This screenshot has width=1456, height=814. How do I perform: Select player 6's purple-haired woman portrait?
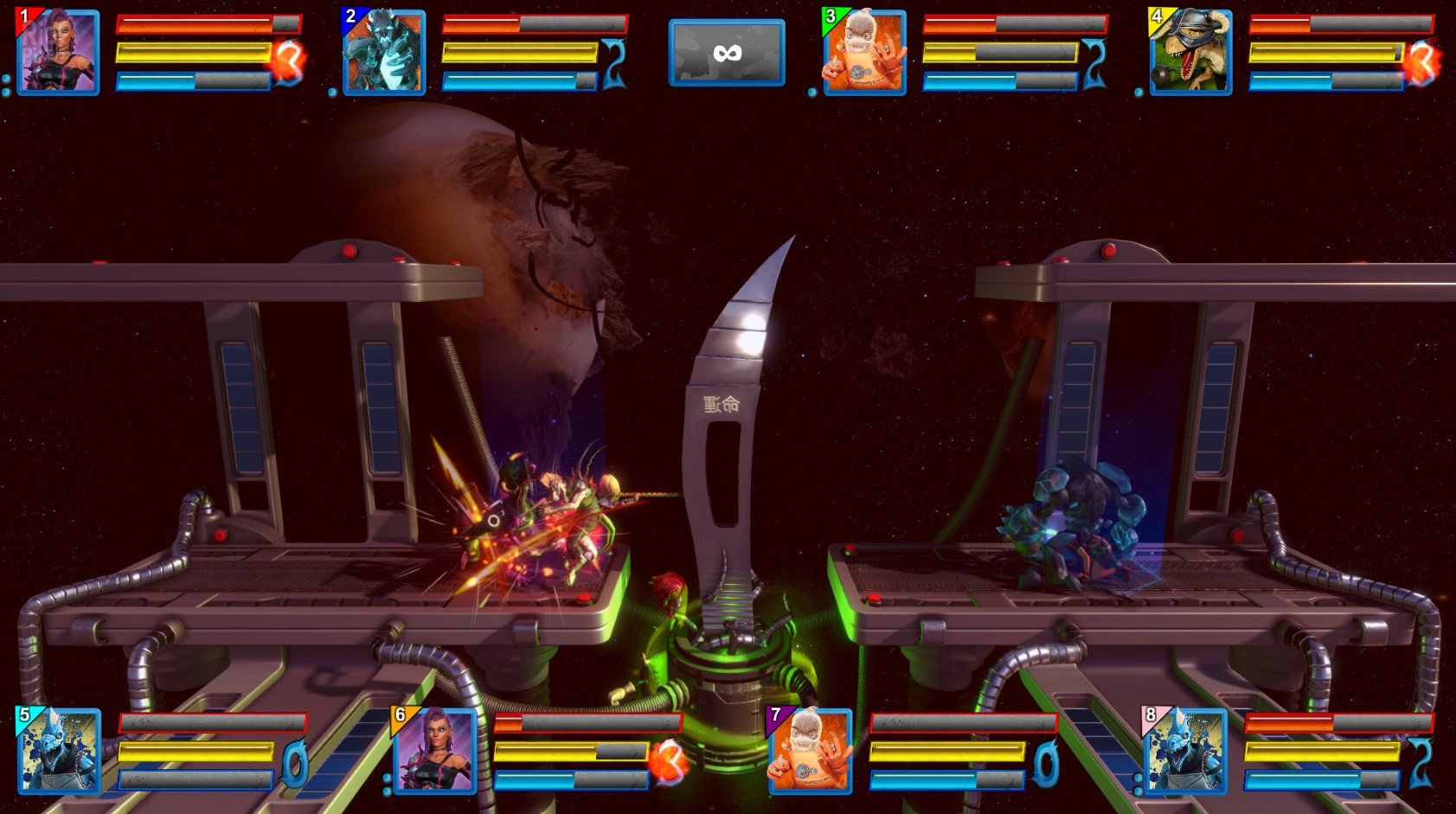[434, 751]
